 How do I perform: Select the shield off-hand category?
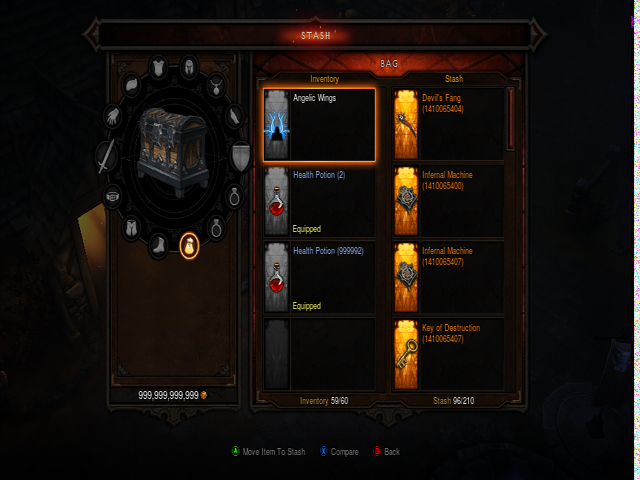(241, 156)
